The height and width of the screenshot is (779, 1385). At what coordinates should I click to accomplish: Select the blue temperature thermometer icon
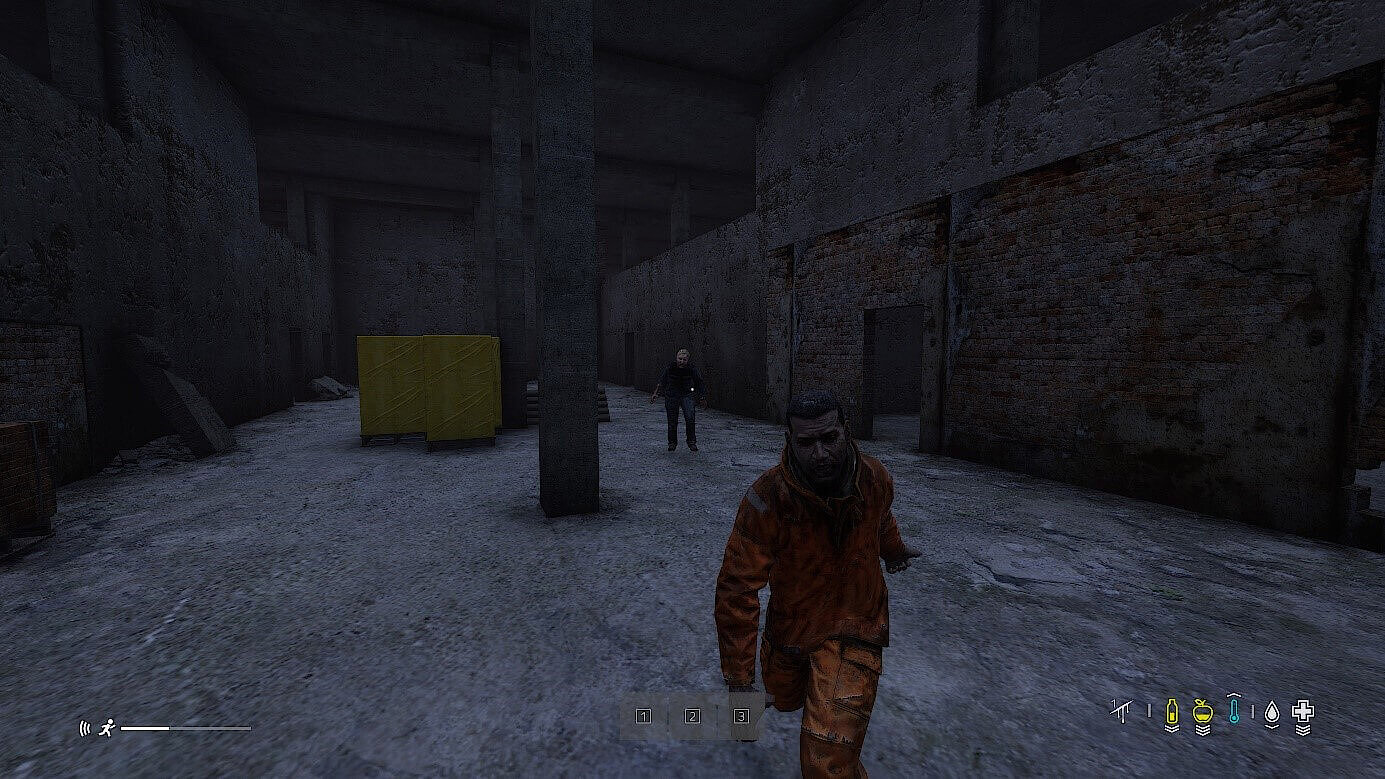click(1234, 710)
